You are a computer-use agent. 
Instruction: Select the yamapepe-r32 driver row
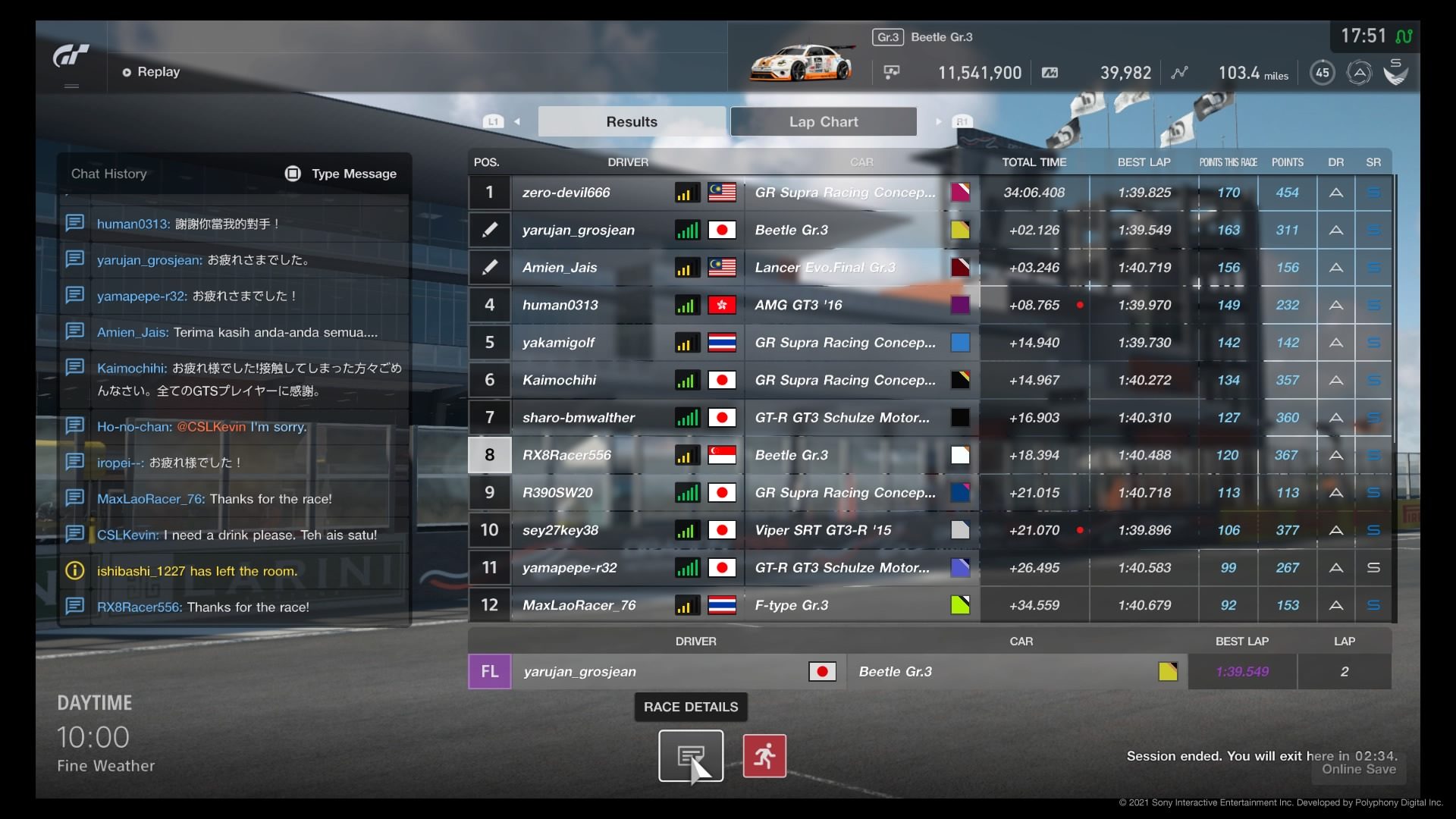pos(569,568)
